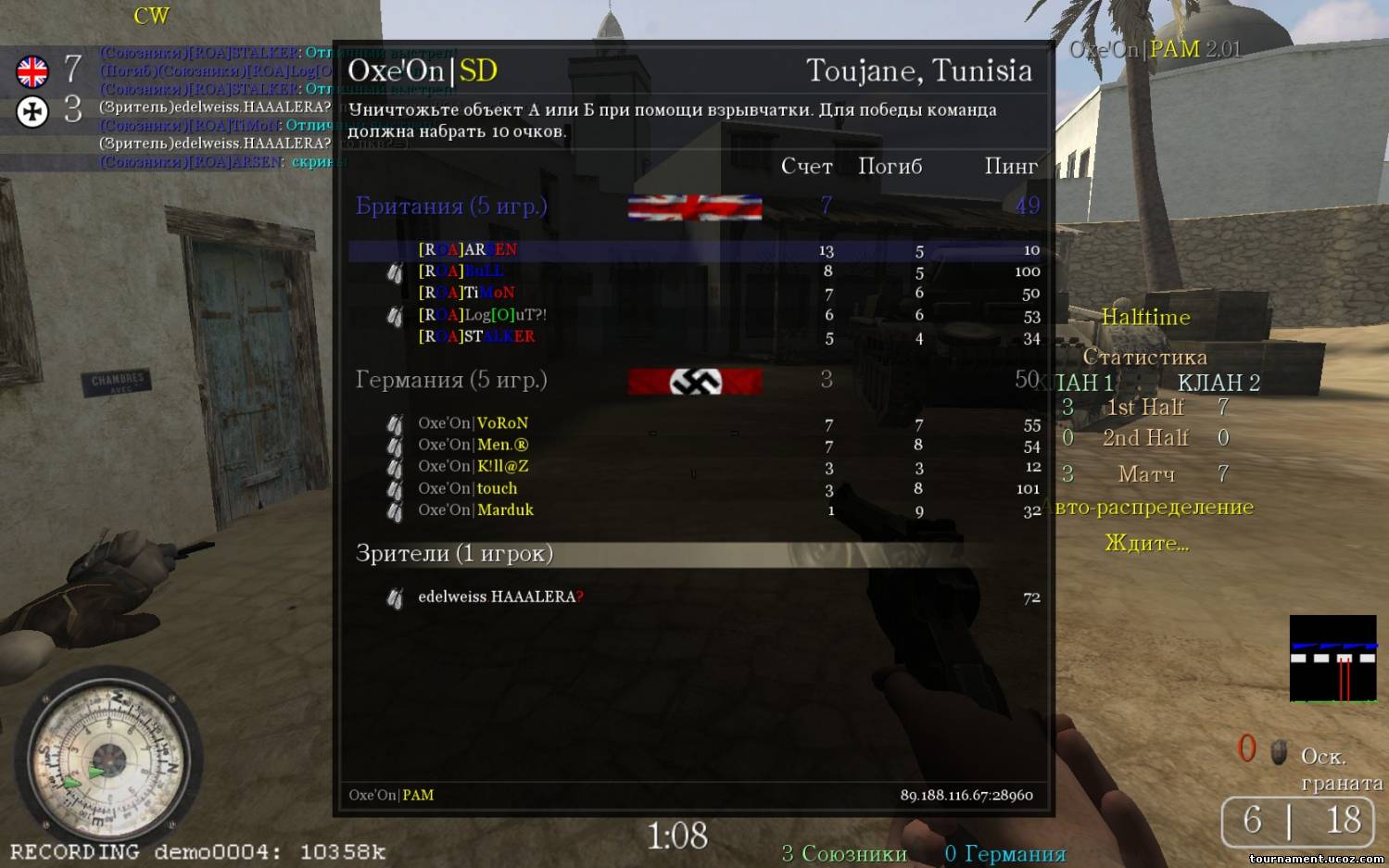Click the Германия team header
This screenshot has width=1389, height=868.
click(x=451, y=380)
